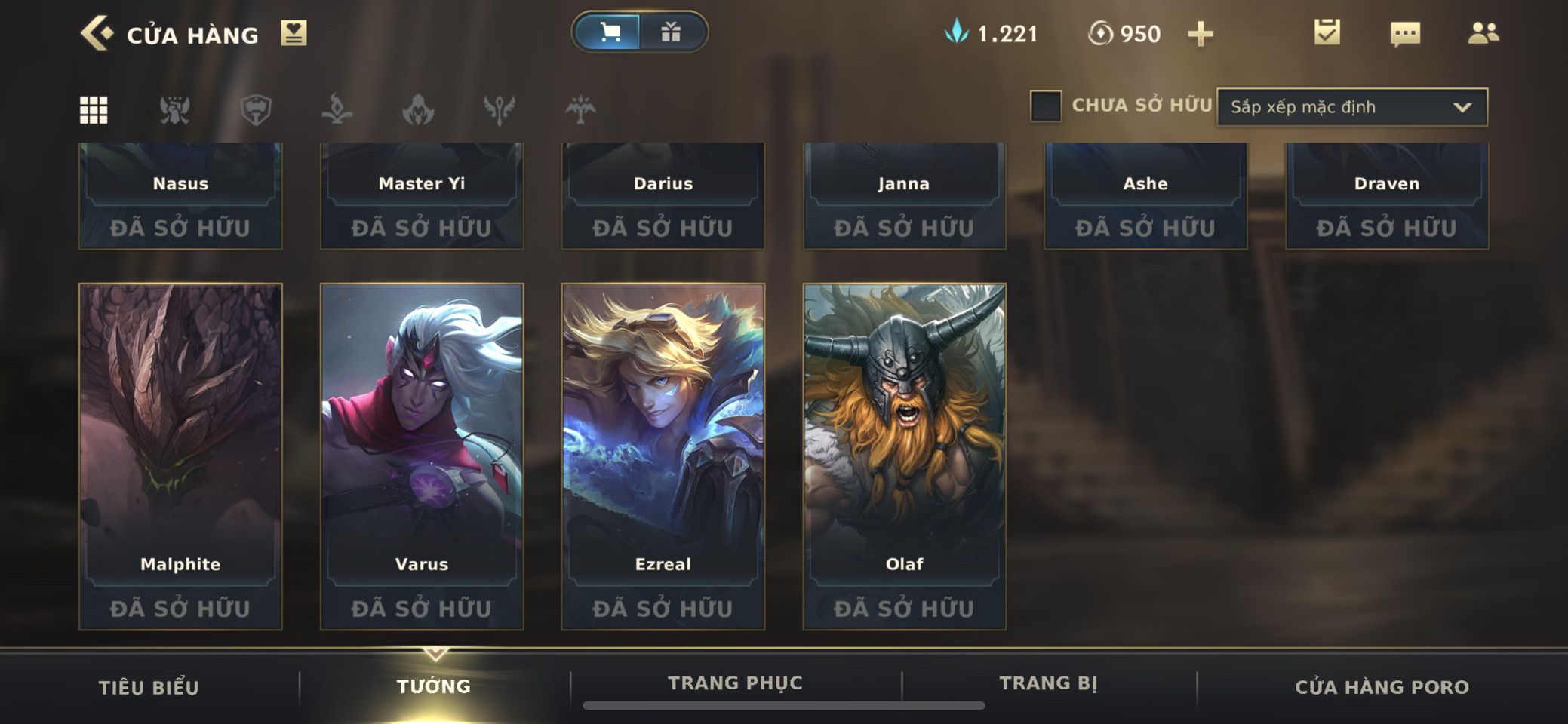Open the chat speech bubble

point(1404,33)
